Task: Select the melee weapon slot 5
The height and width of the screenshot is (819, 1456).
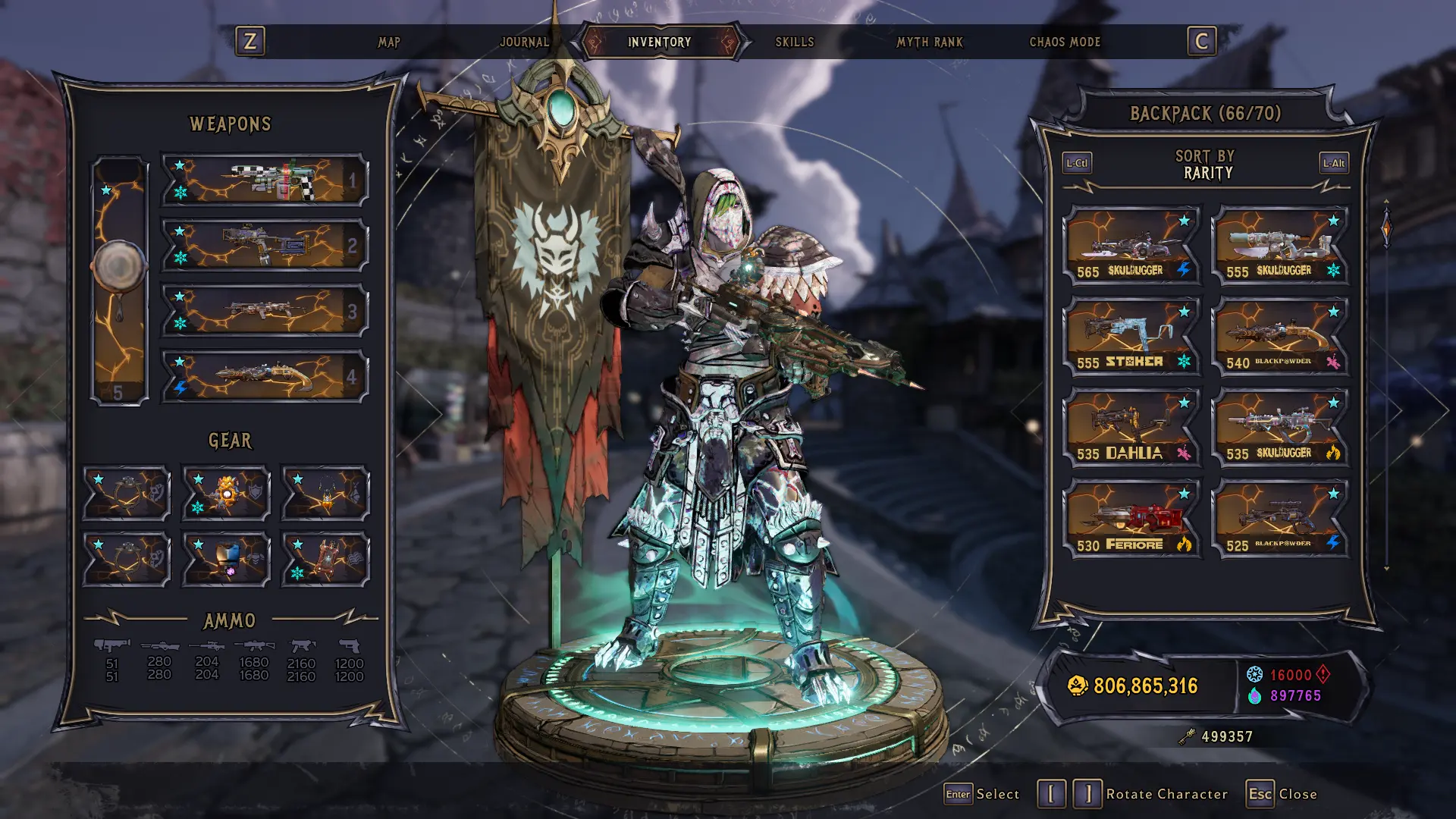Action: [119, 281]
